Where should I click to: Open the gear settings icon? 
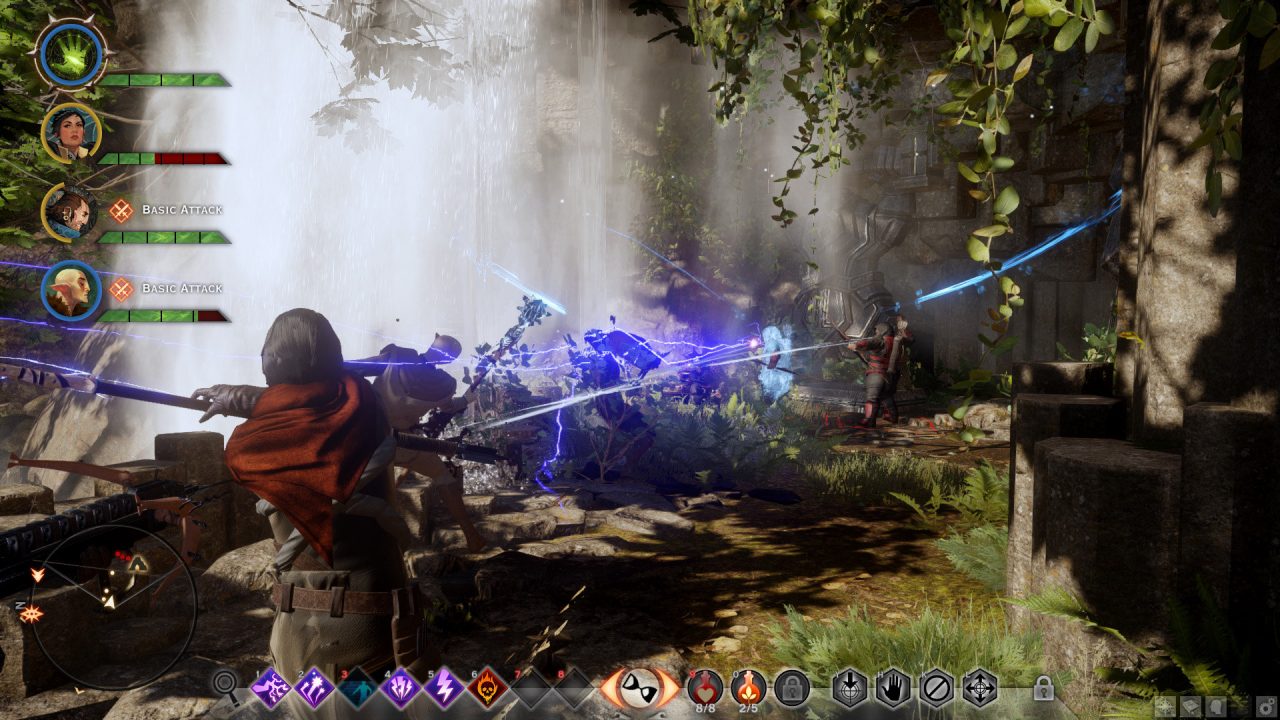(x=1265, y=706)
